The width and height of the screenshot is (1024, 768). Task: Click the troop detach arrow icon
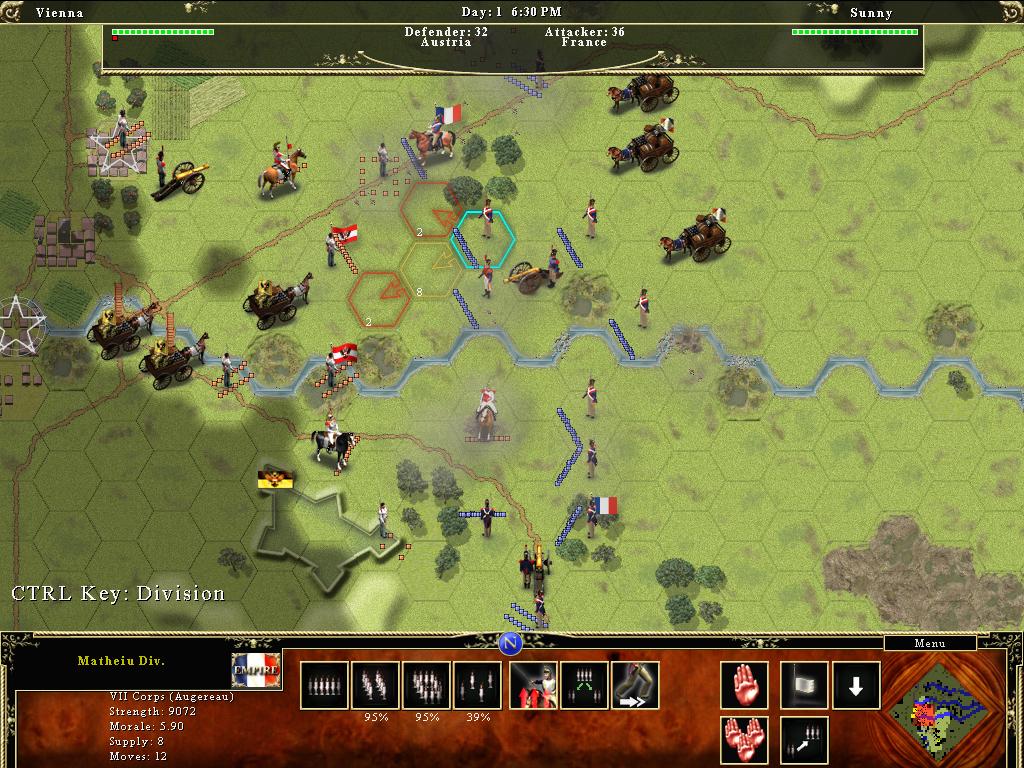click(x=804, y=740)
